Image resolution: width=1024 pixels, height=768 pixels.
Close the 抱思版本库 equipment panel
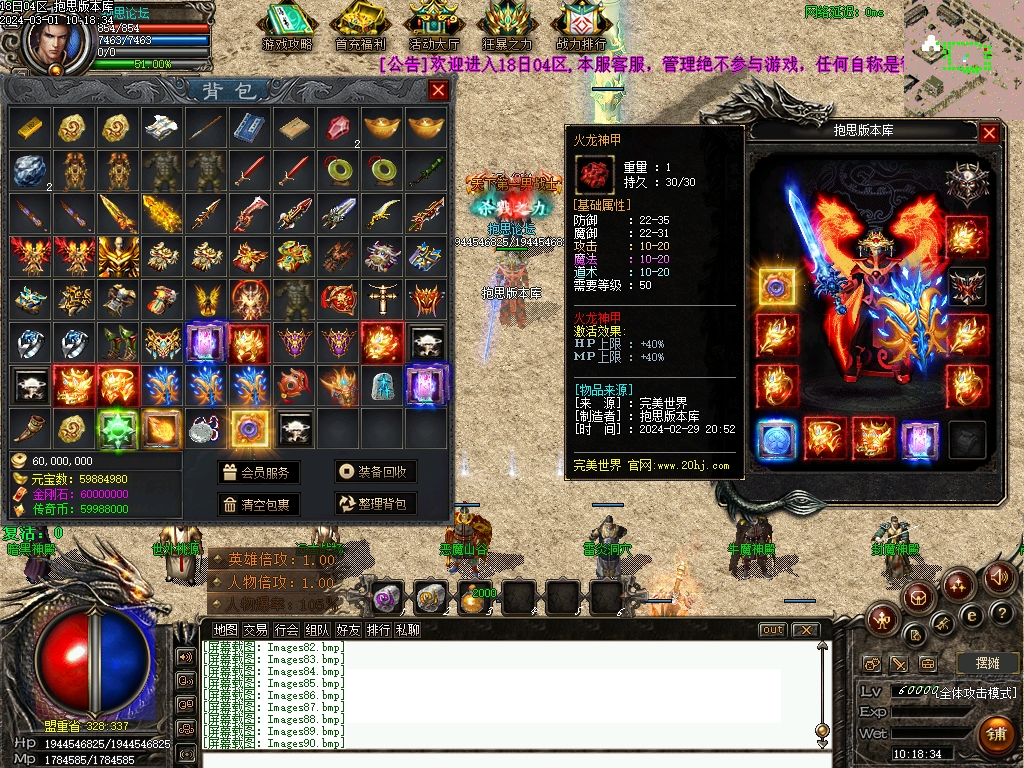989,132
